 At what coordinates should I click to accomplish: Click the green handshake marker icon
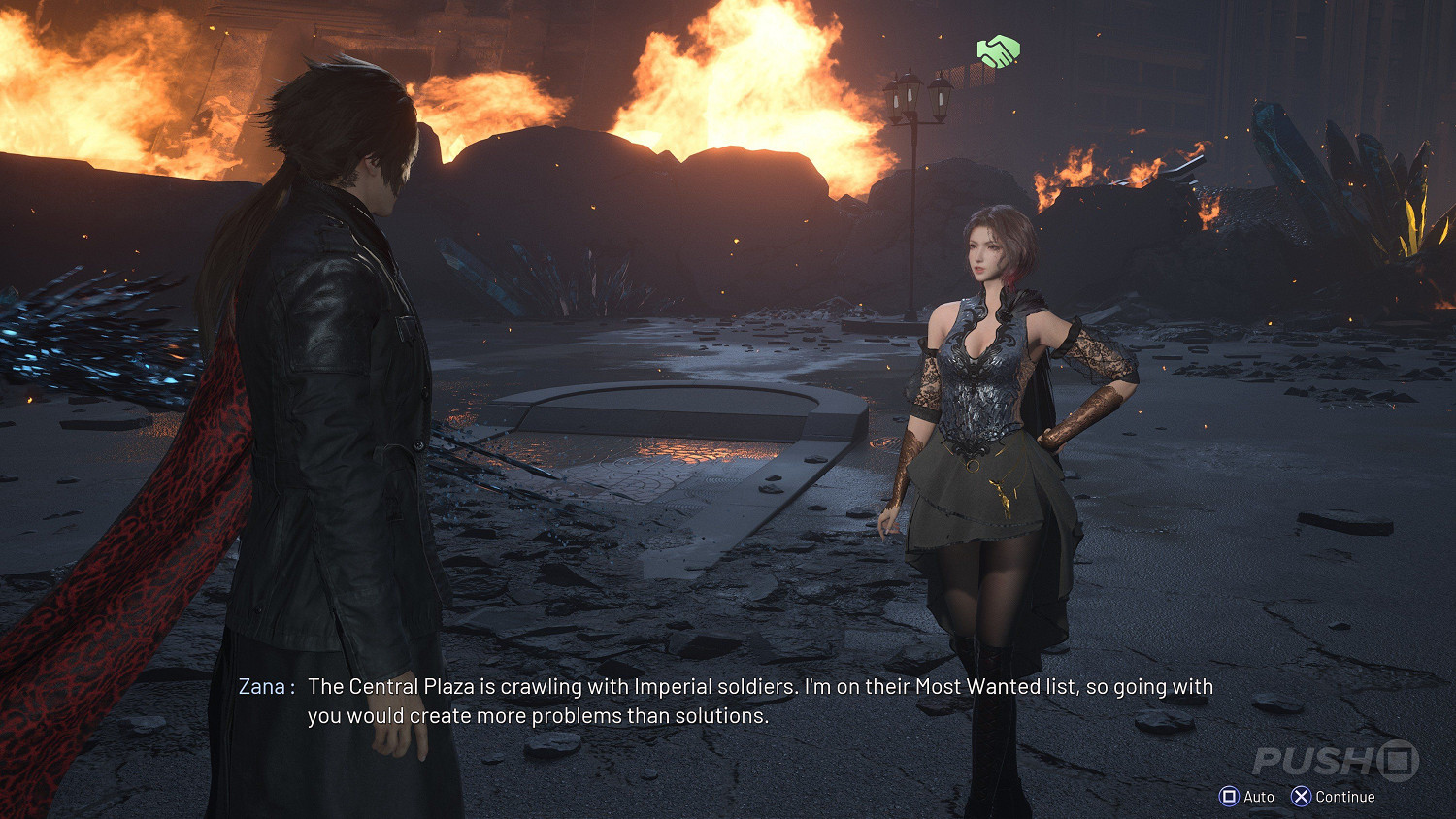(x=998, y=51)
